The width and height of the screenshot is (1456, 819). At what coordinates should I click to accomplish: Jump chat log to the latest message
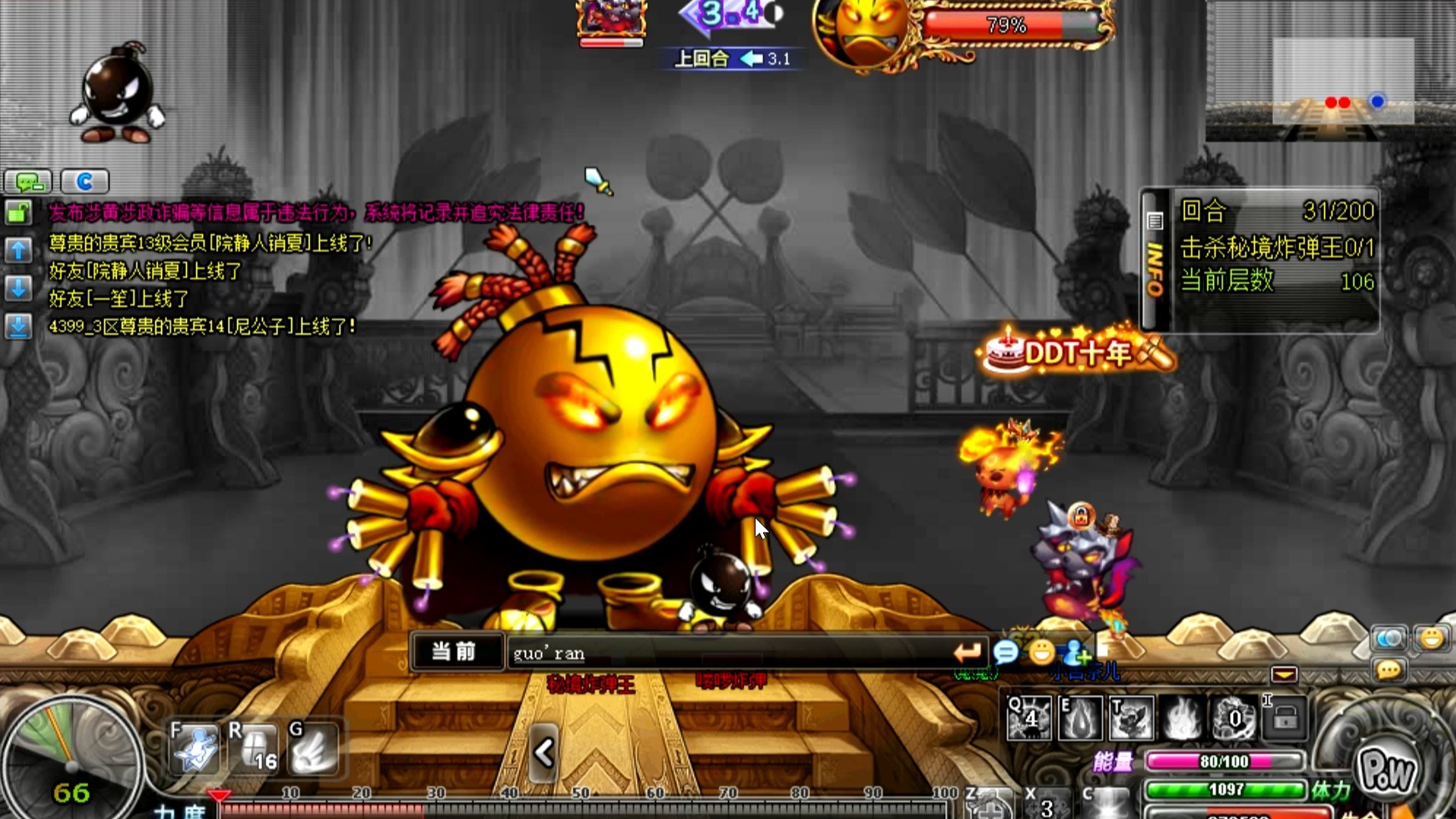[x=18, y=326]
